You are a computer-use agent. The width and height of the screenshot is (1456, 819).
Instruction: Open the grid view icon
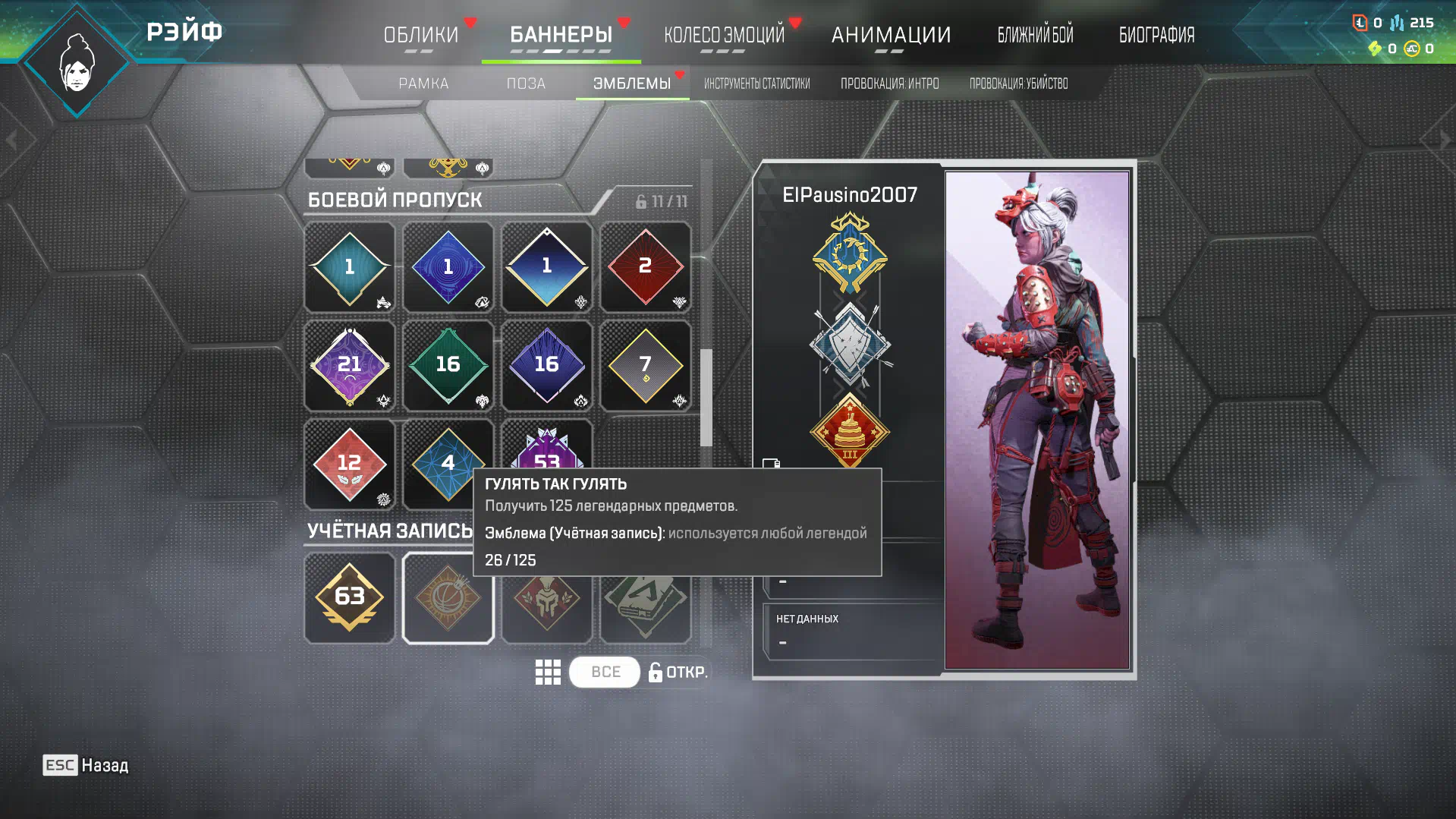(x=547, y=672)
